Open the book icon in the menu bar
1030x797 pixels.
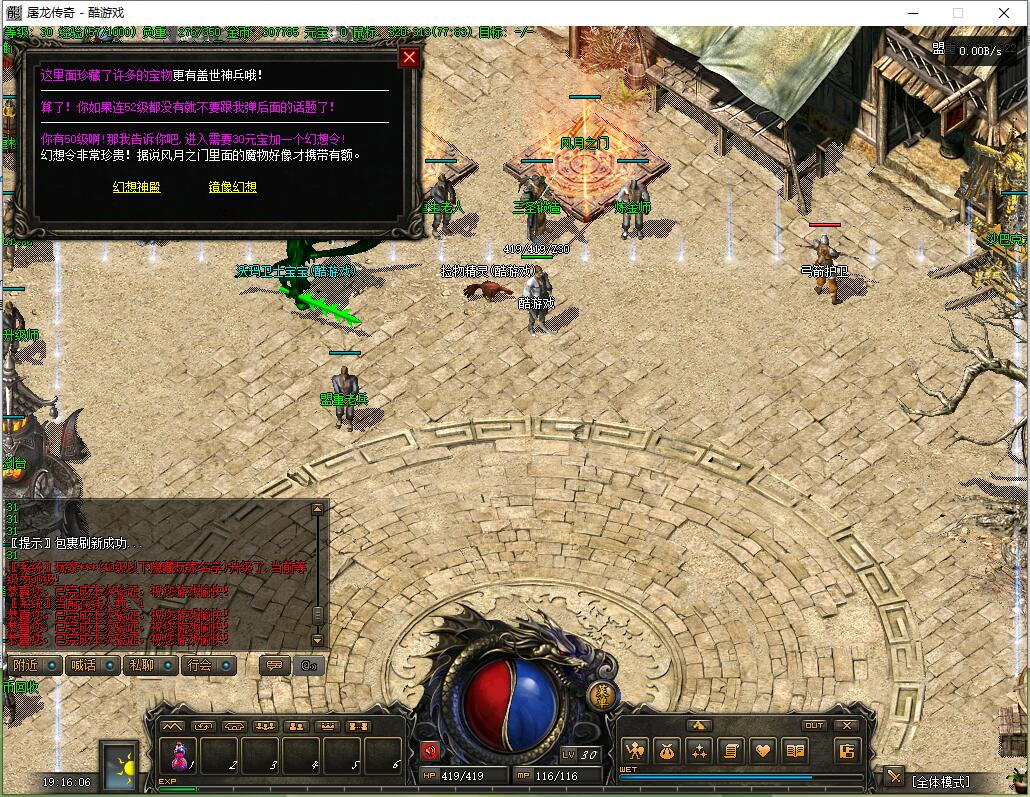point(795,750)
